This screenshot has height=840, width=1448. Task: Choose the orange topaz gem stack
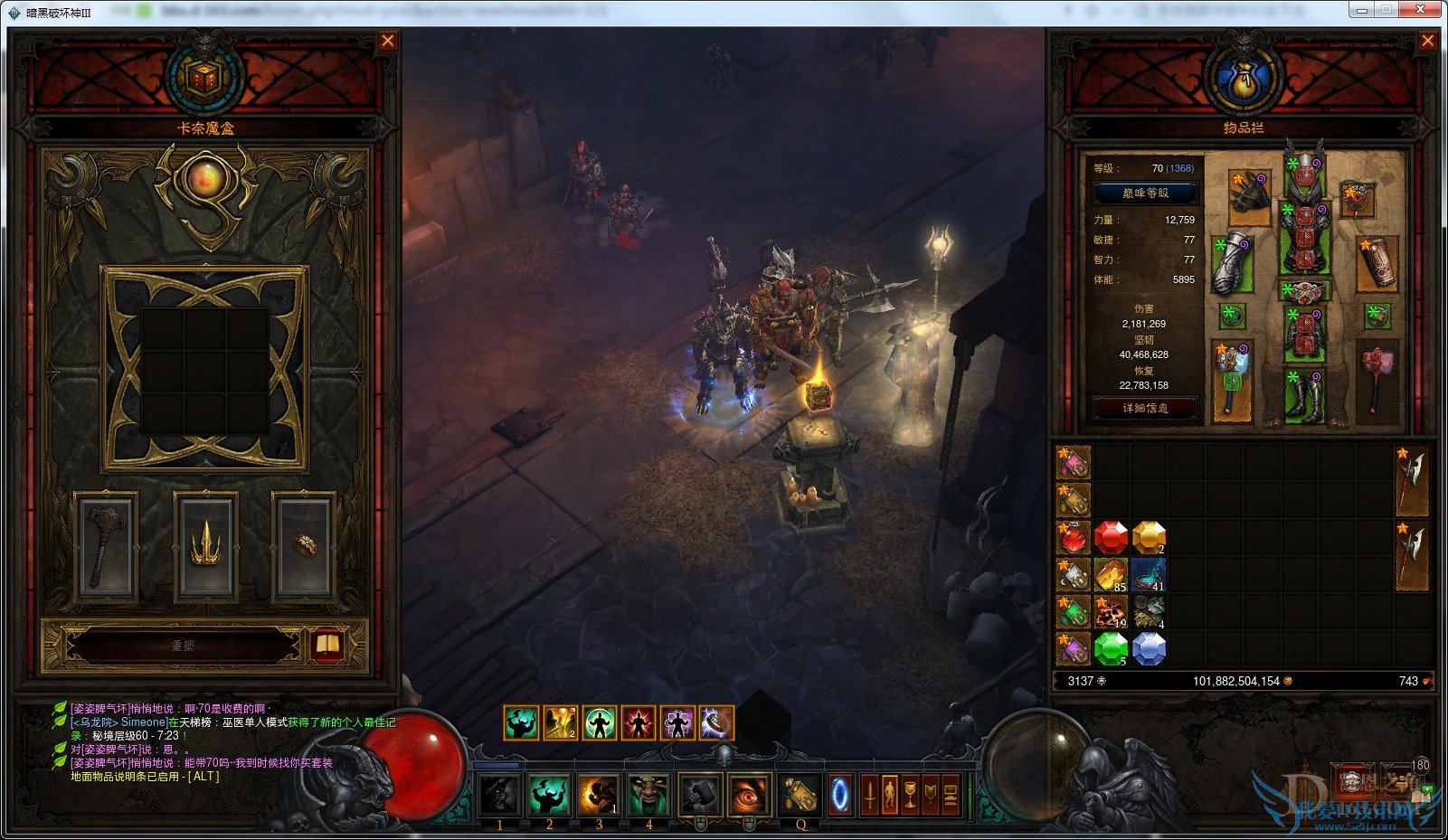point(1149,537)
